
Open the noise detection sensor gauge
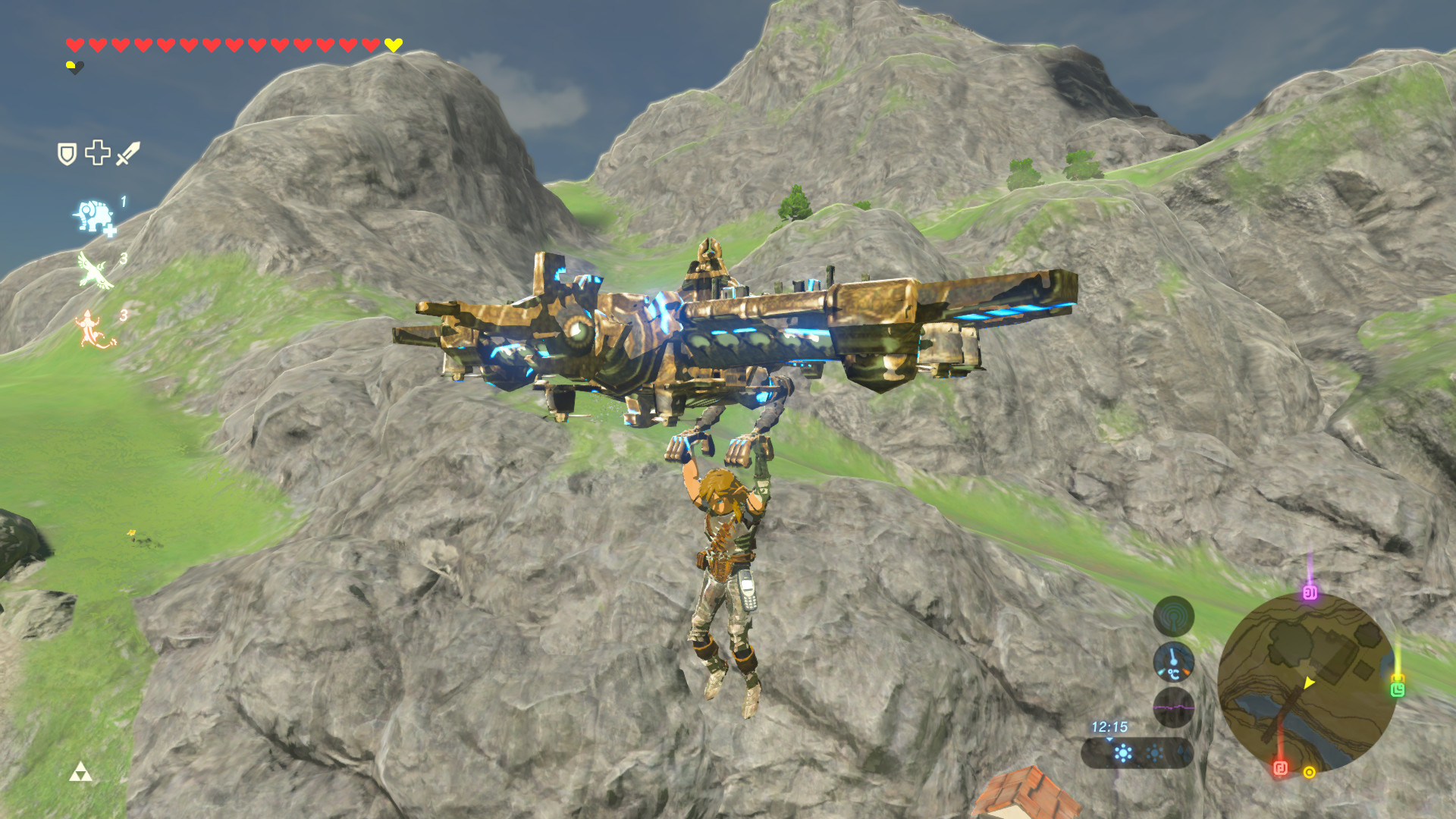(x=1175, y=616)
